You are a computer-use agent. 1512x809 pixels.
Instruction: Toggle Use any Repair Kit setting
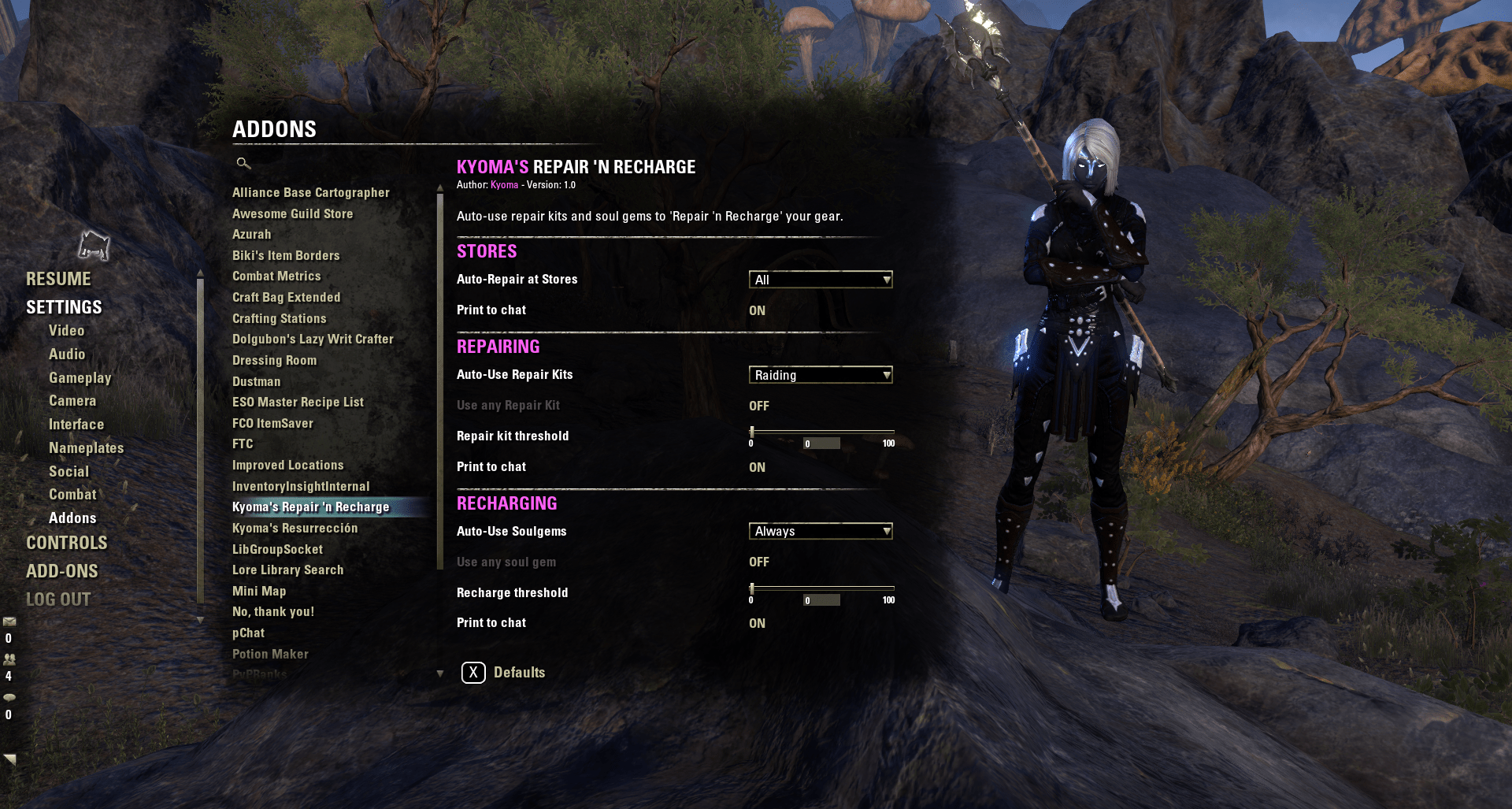[x=758, y=406]
